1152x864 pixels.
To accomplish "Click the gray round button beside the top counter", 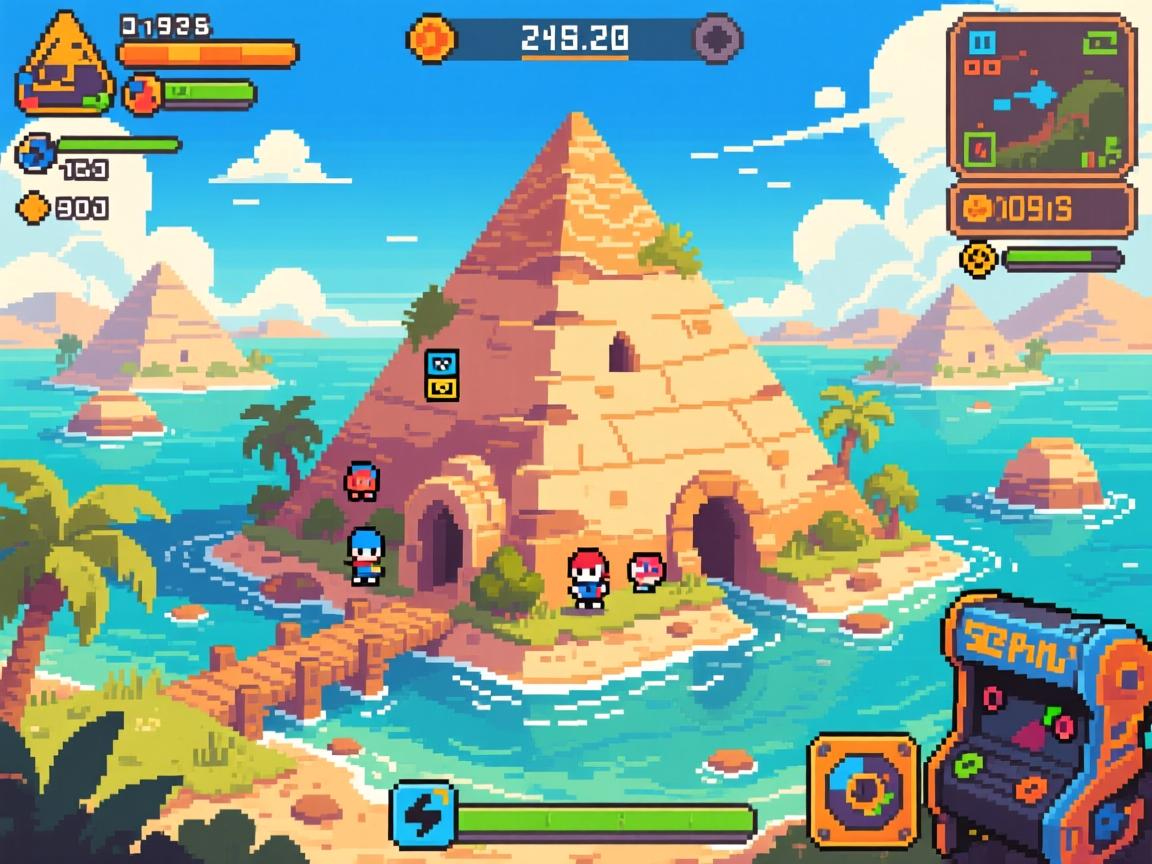I will pos(718,38).
